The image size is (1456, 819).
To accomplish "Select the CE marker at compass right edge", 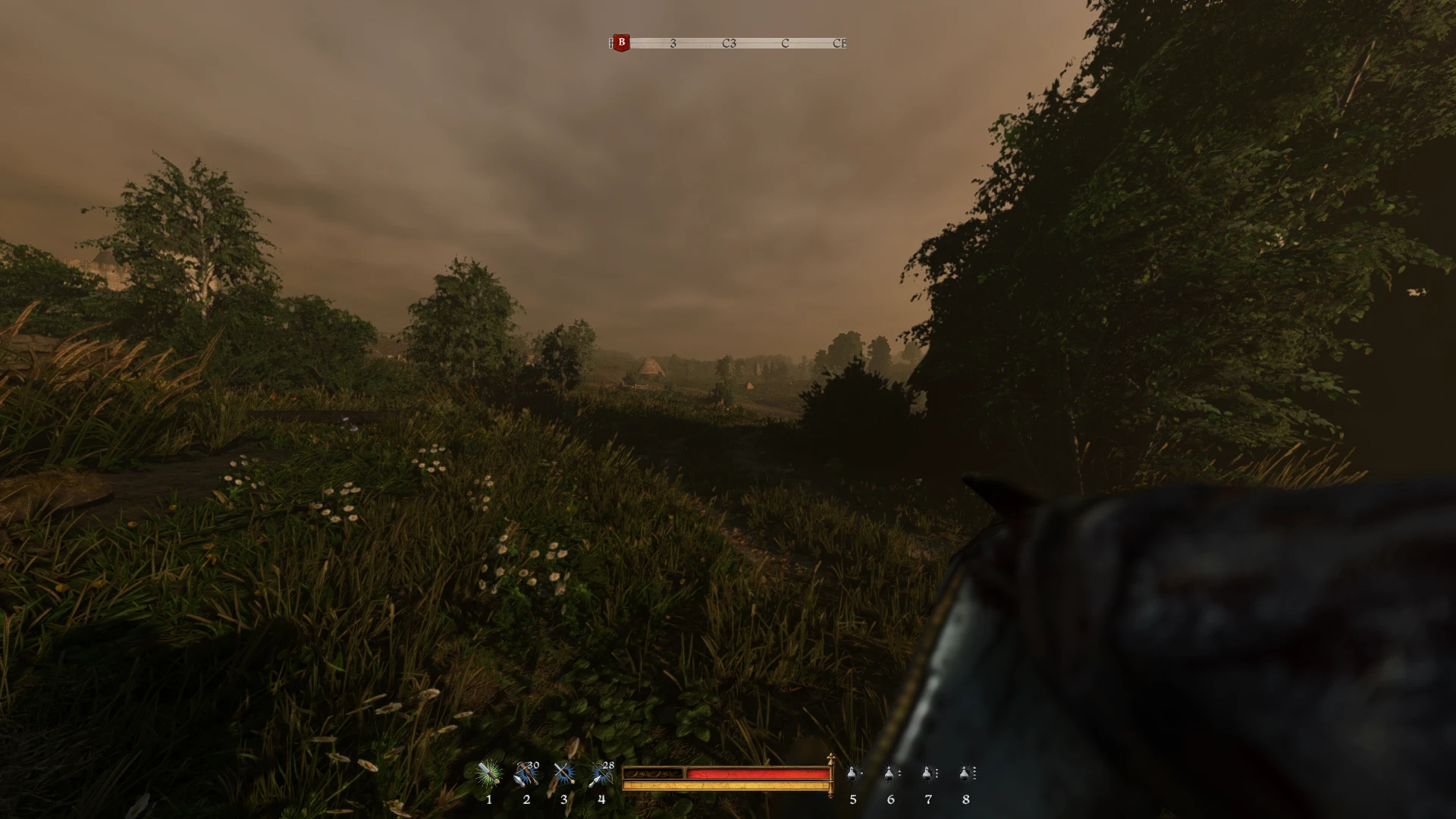I will pos(839,44).
